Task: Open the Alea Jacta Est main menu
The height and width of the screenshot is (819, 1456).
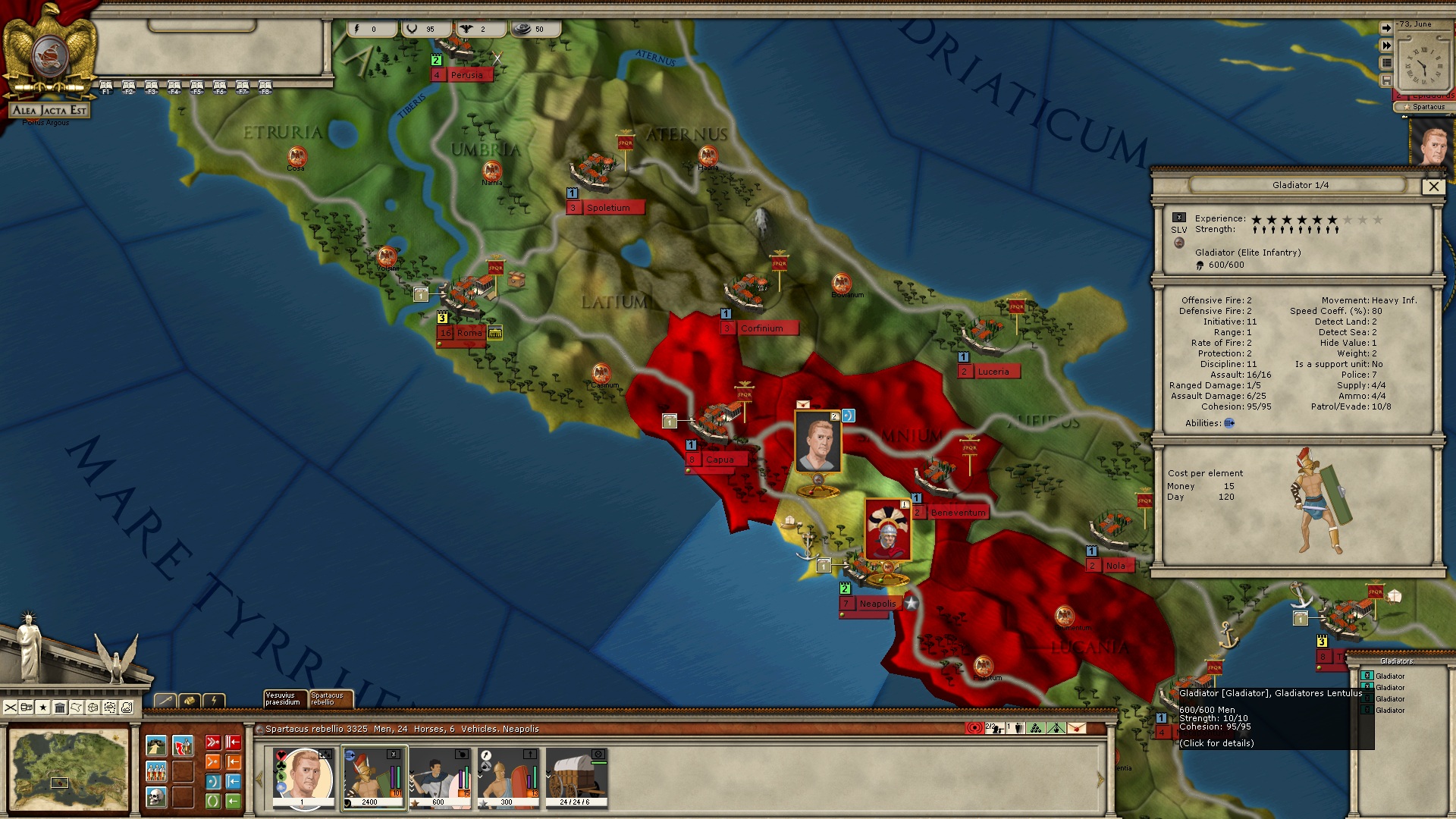Action: point(50,110)
